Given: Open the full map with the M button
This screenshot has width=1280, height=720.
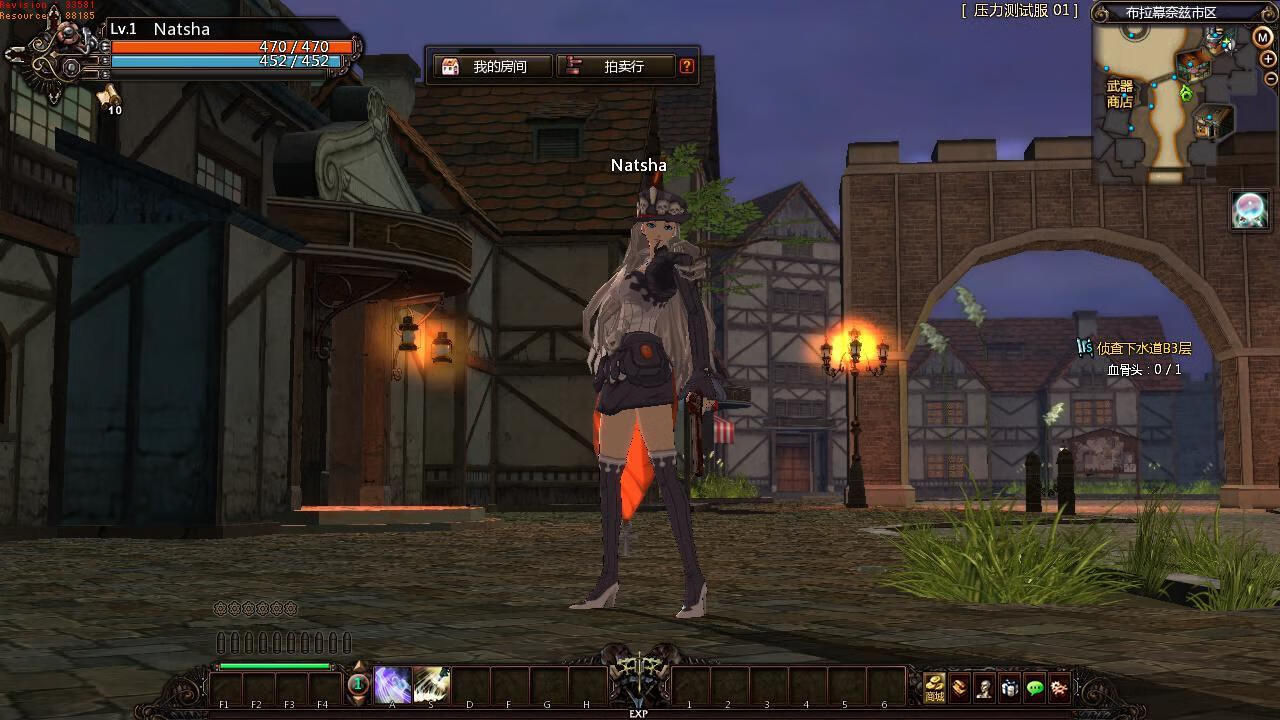Looking at the screenshot, I should point(1262,37).
